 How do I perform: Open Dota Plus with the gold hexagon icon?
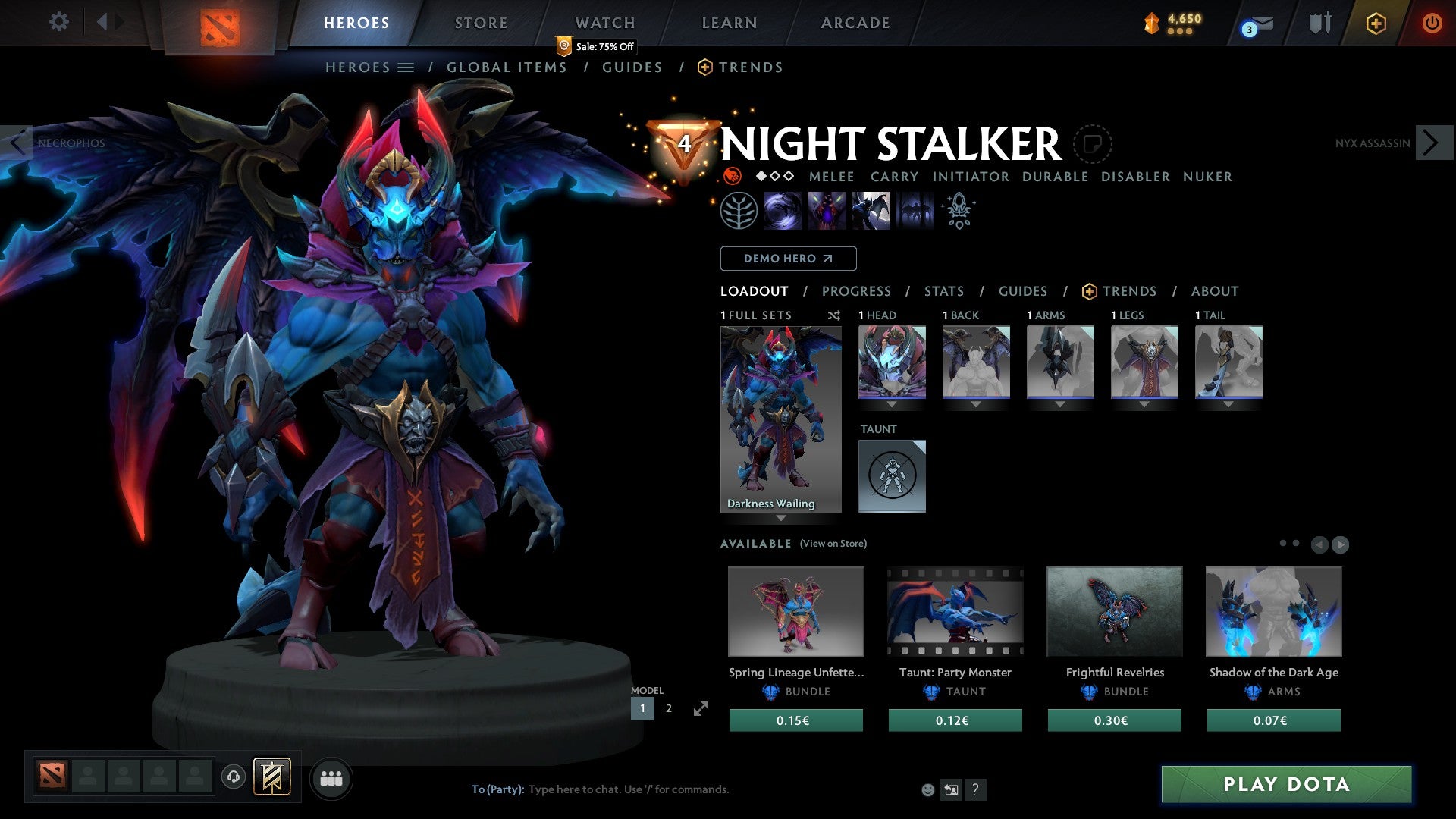(1376, 23)
